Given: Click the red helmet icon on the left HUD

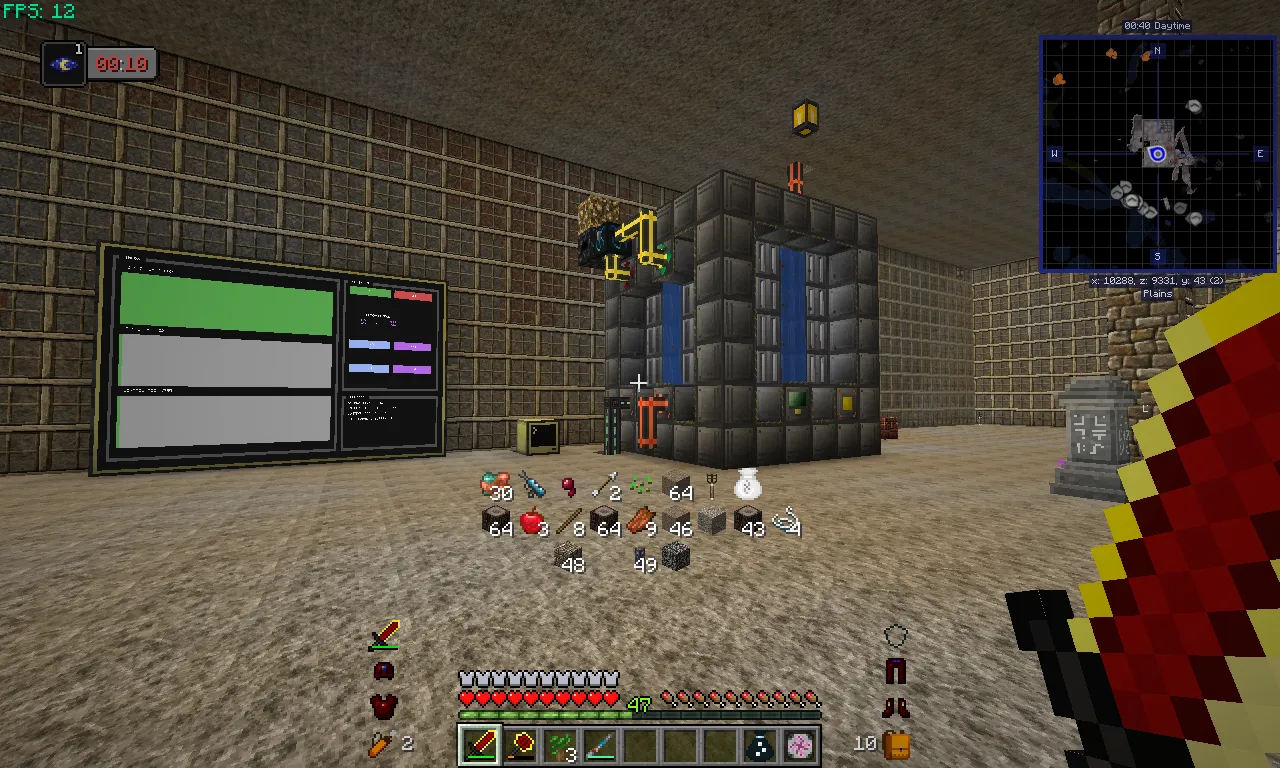Looking at the screenshot, I should tap(383, 670).
